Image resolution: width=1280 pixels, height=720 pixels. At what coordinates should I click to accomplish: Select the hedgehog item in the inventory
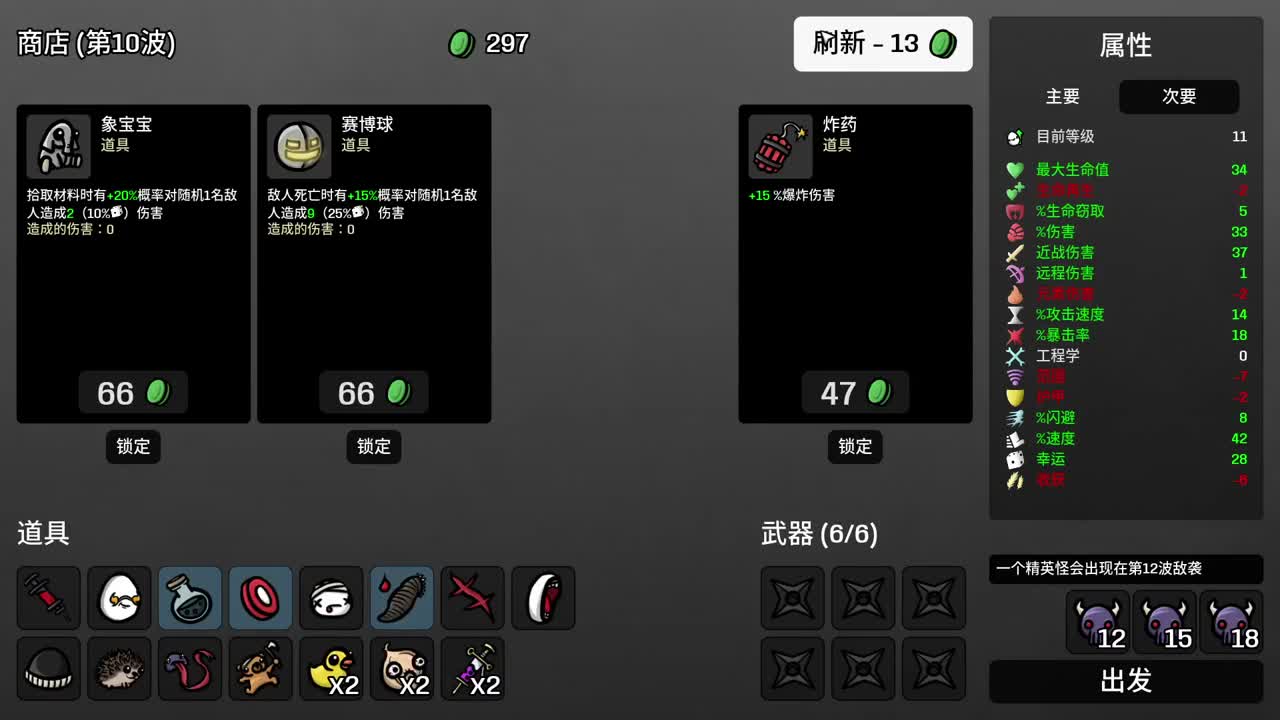click(119, 668)
